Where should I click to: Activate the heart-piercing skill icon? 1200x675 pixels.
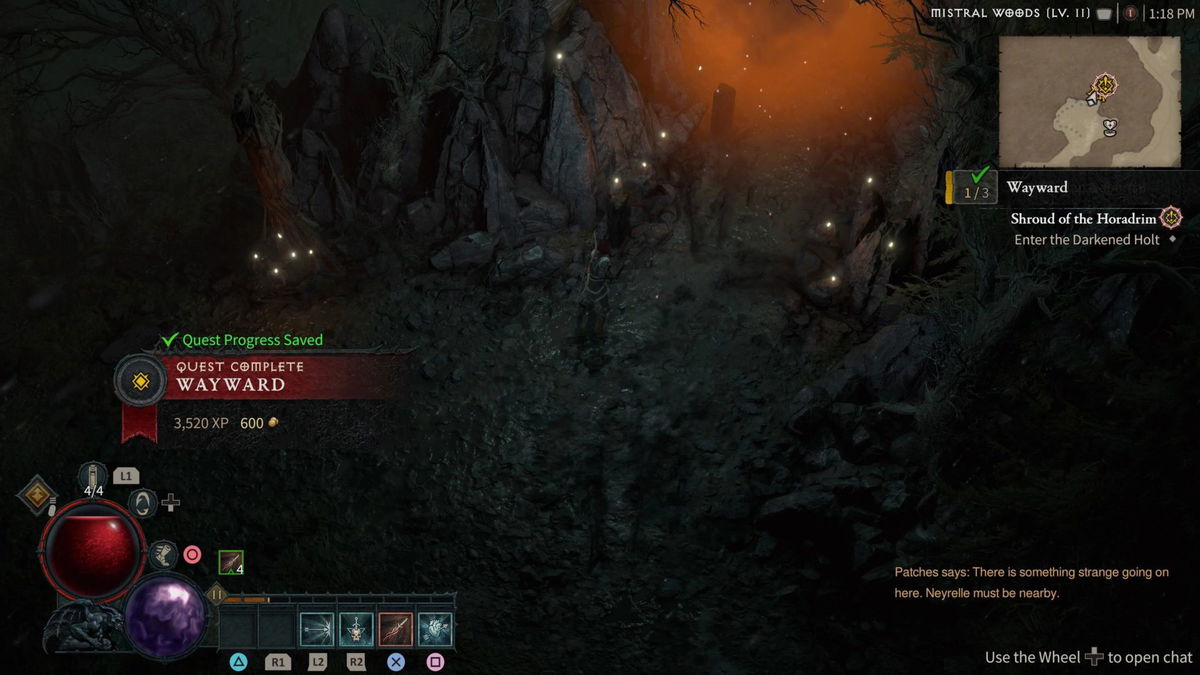pyautogui.click(x=435, y=629)
